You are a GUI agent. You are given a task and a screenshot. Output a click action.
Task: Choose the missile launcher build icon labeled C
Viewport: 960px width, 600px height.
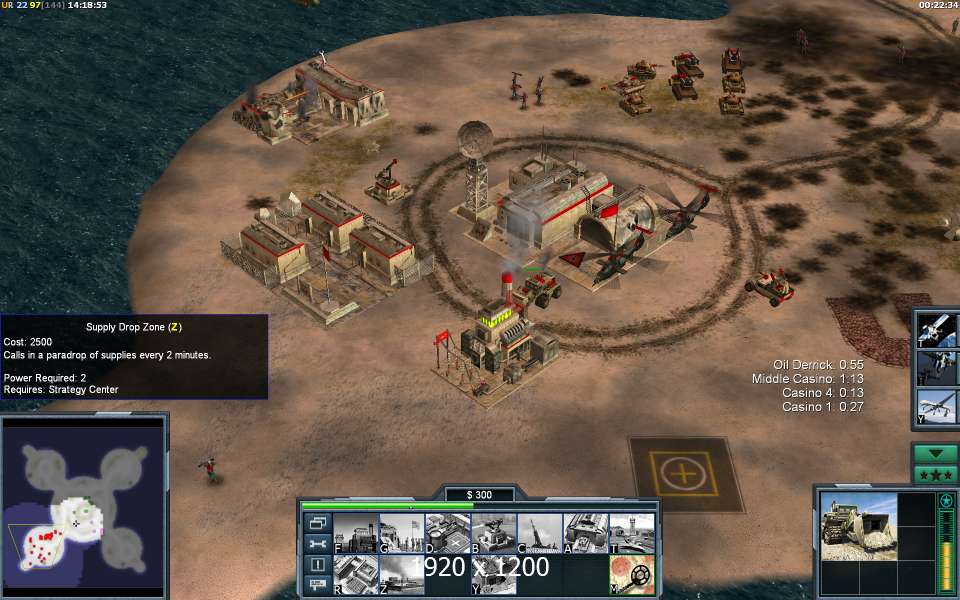(539, 533)
